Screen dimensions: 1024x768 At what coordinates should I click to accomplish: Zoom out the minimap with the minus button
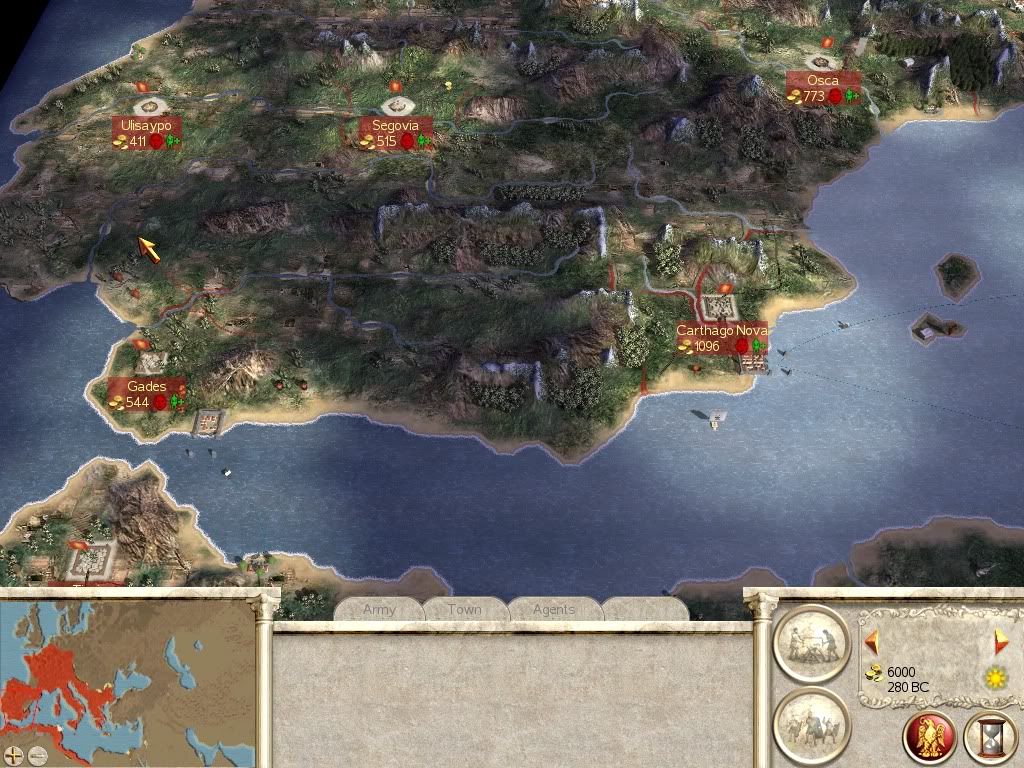tap(36, 755)
